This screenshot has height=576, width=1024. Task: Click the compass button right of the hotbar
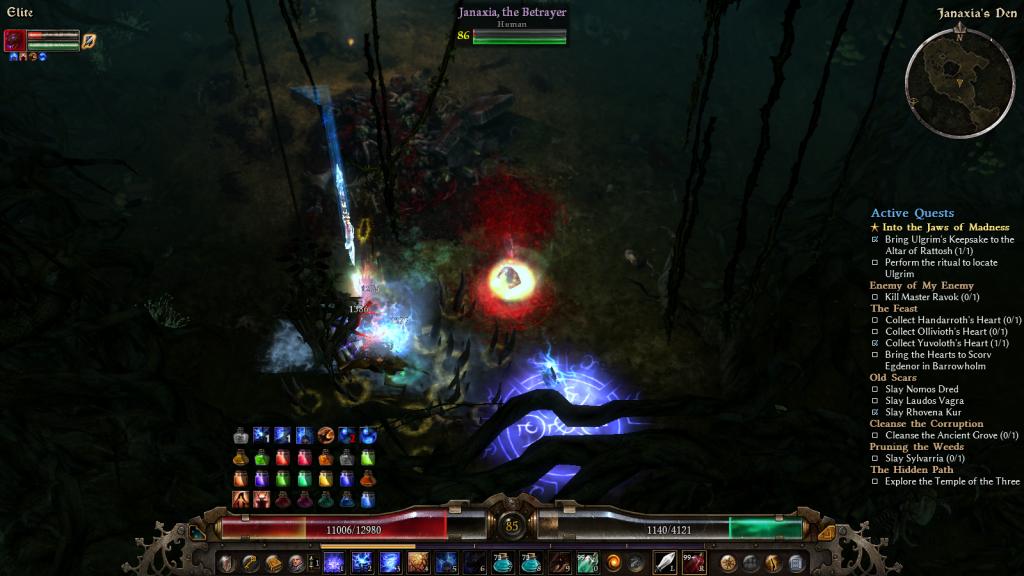click(729, 563)
